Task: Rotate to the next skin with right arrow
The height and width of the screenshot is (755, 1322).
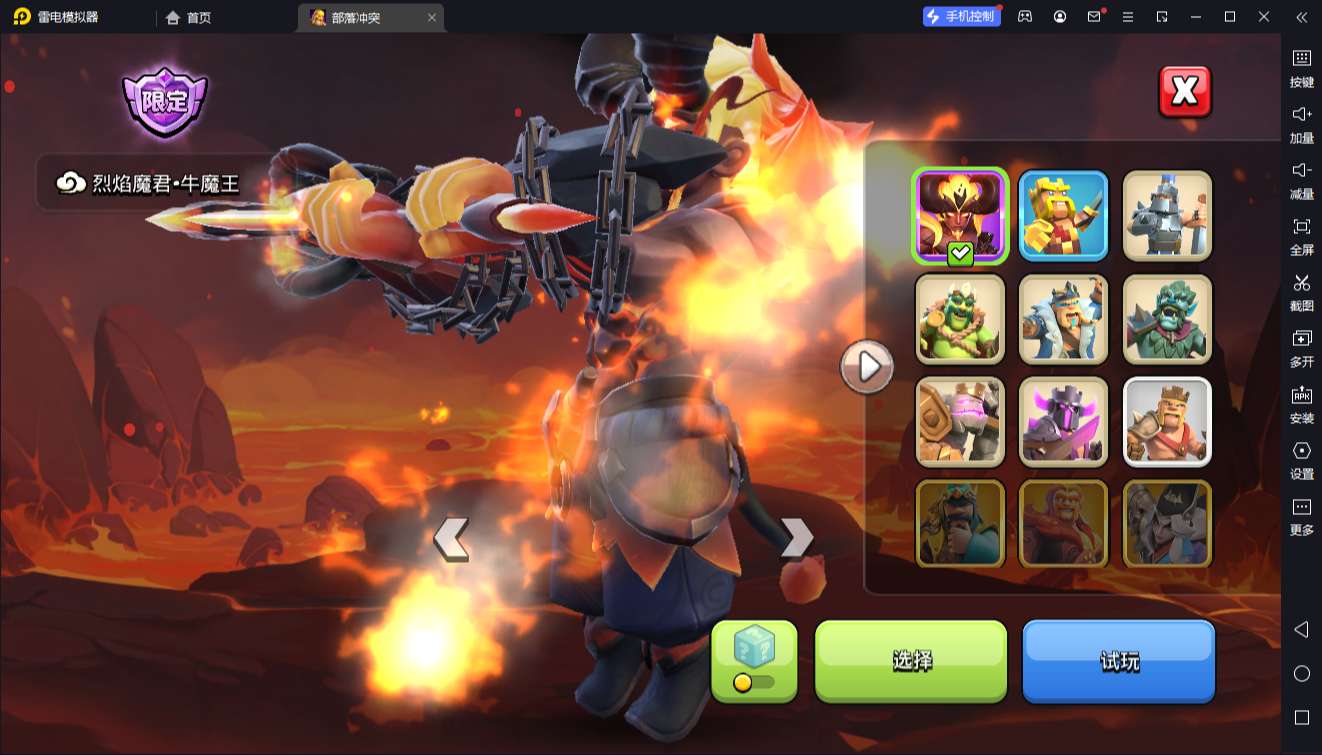Action: pos(796,537)
